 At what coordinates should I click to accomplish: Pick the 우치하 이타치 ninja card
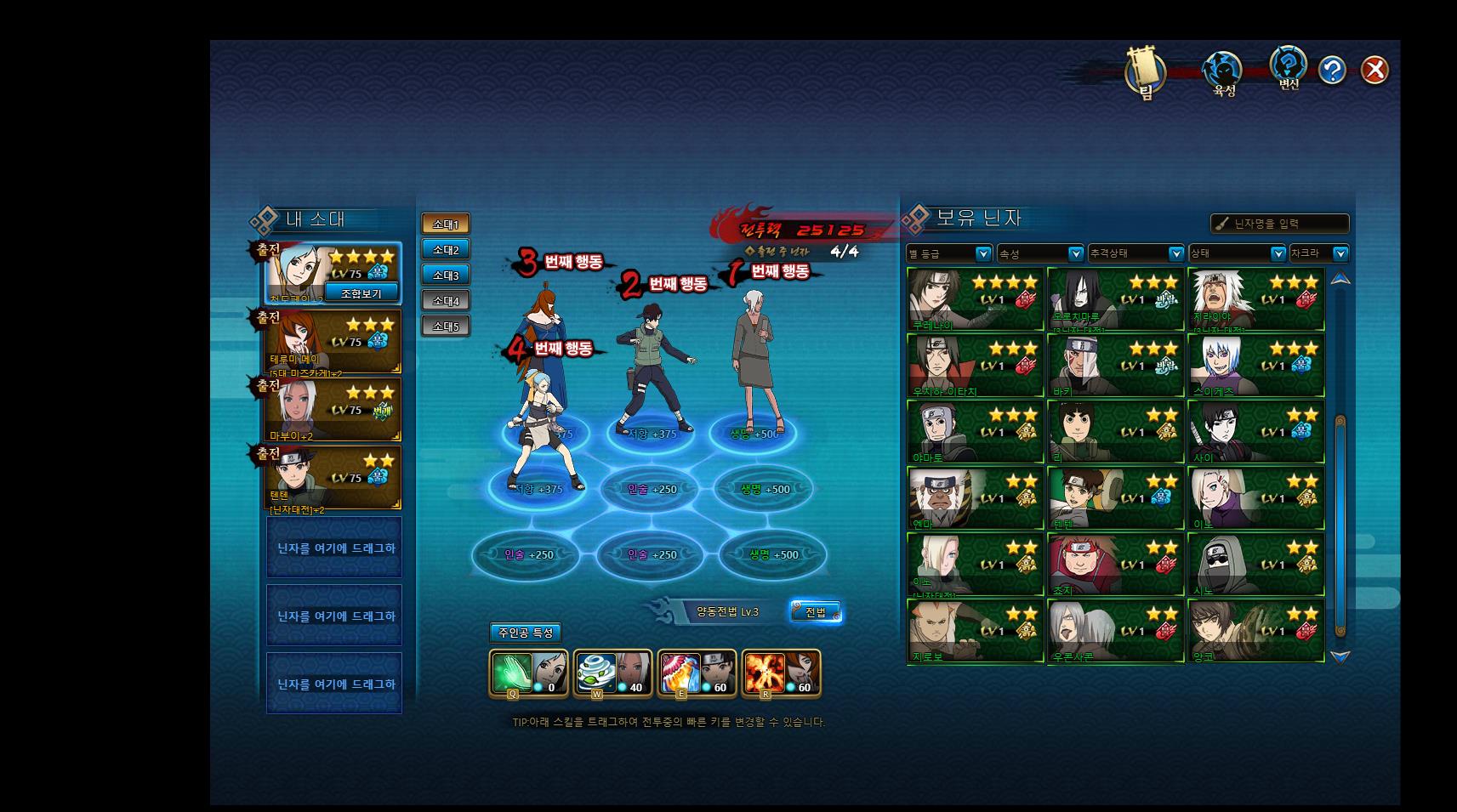(x=975, y=366)
